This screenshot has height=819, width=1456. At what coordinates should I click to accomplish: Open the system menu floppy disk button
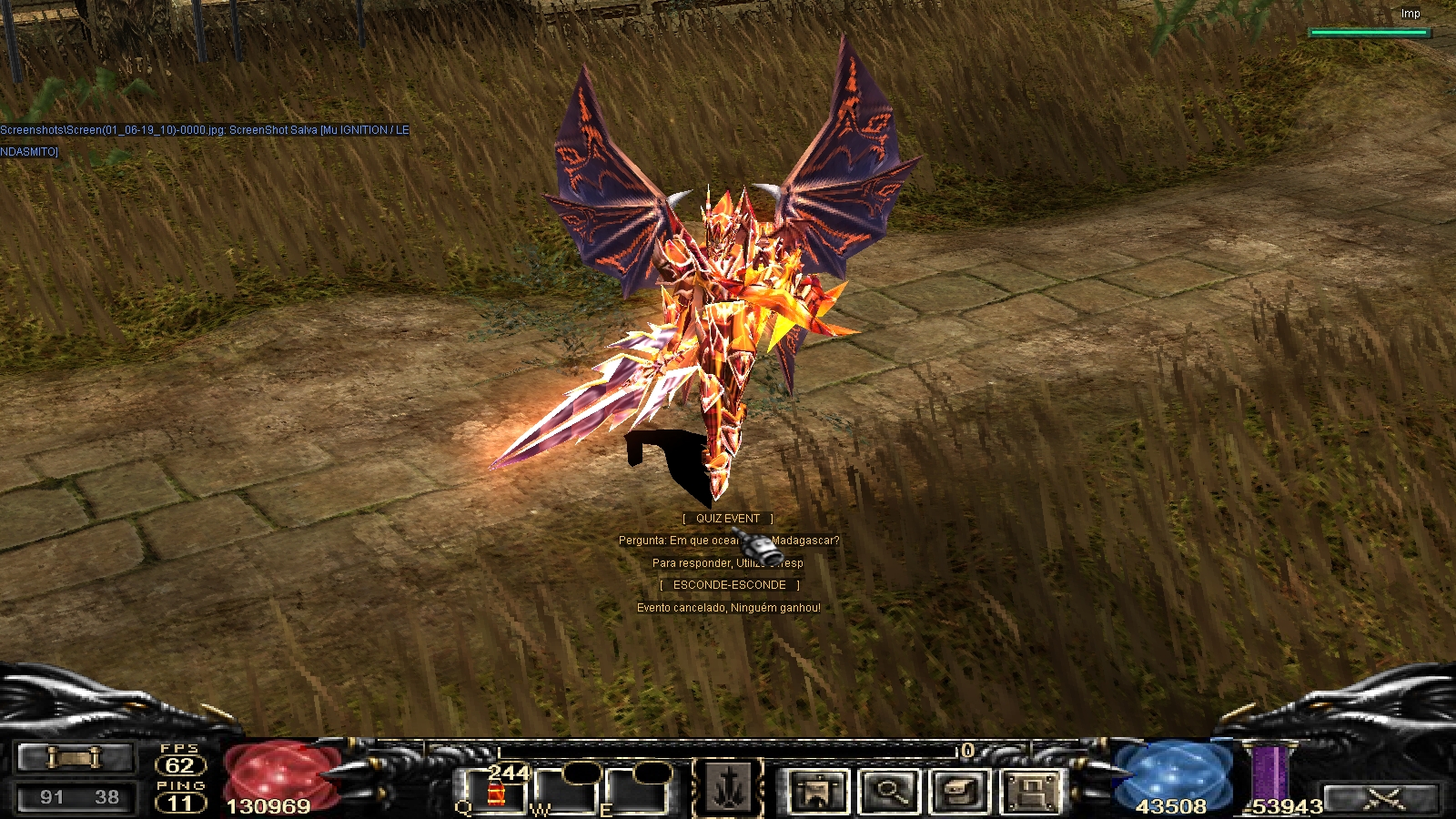coord(1031,791)
